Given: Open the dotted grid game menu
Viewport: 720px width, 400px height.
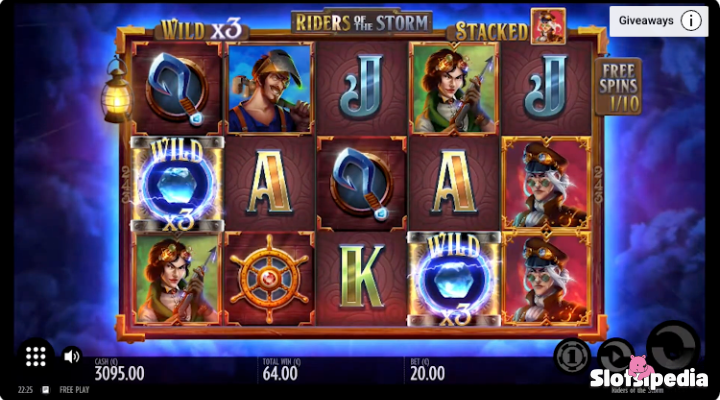Looking at the screenshot, I should click(x=36, y=356).
